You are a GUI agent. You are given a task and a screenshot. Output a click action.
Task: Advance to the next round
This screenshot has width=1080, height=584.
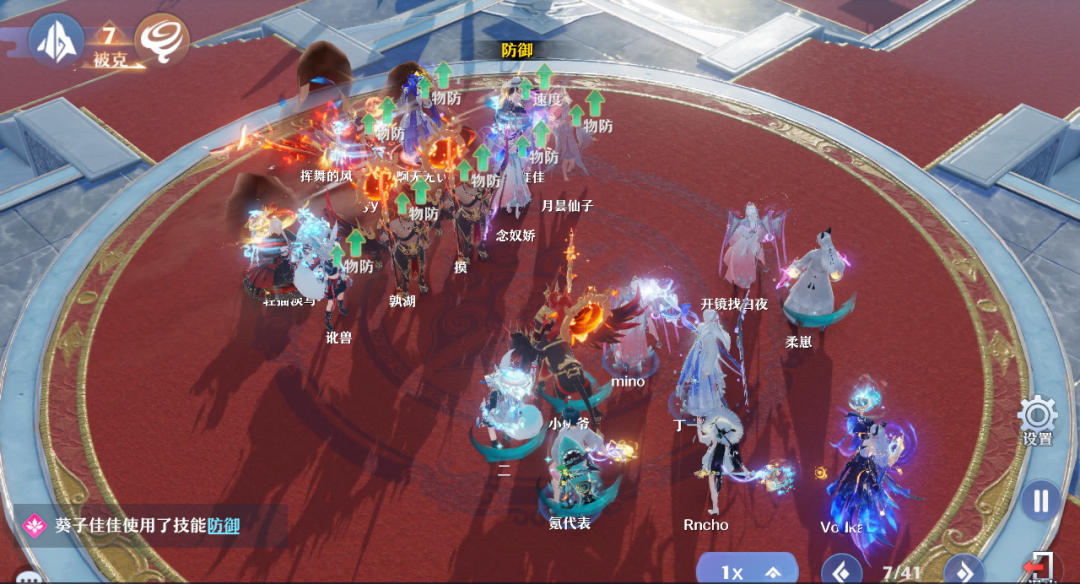point(963,571)
